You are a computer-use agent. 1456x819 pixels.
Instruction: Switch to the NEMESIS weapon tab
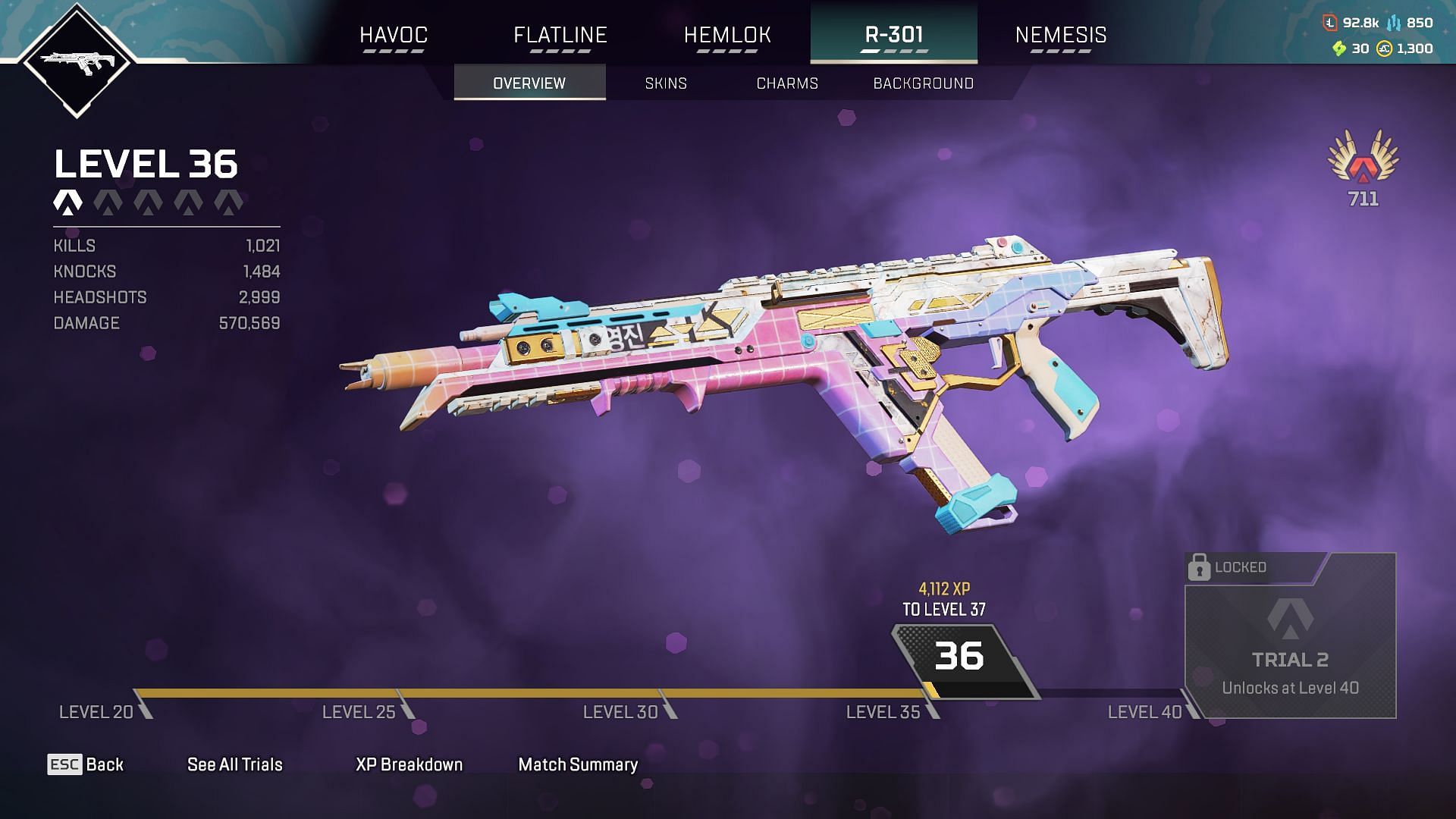pos(1061,35)
